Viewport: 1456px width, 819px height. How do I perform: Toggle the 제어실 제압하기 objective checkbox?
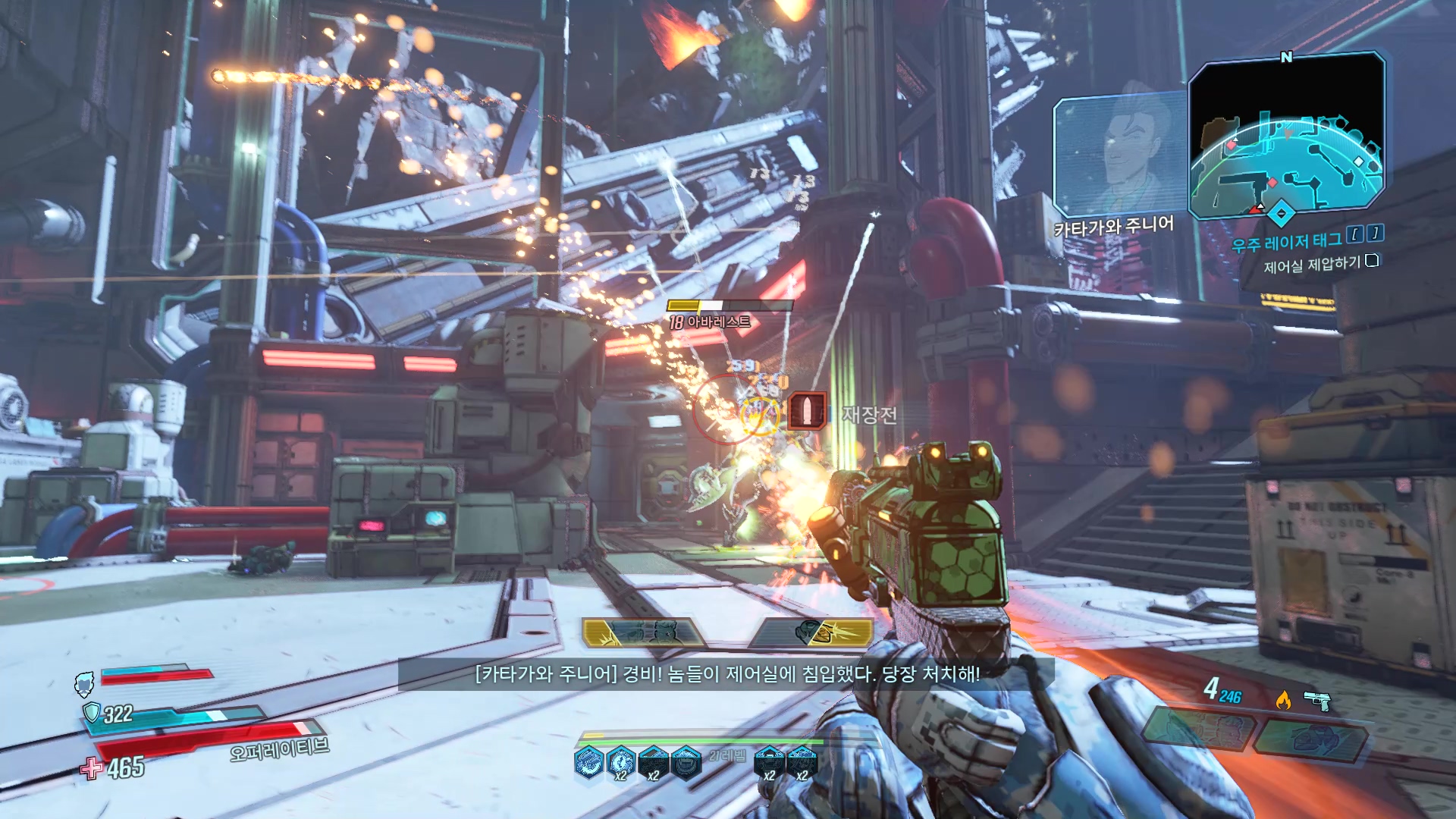tap(1372, 261)
